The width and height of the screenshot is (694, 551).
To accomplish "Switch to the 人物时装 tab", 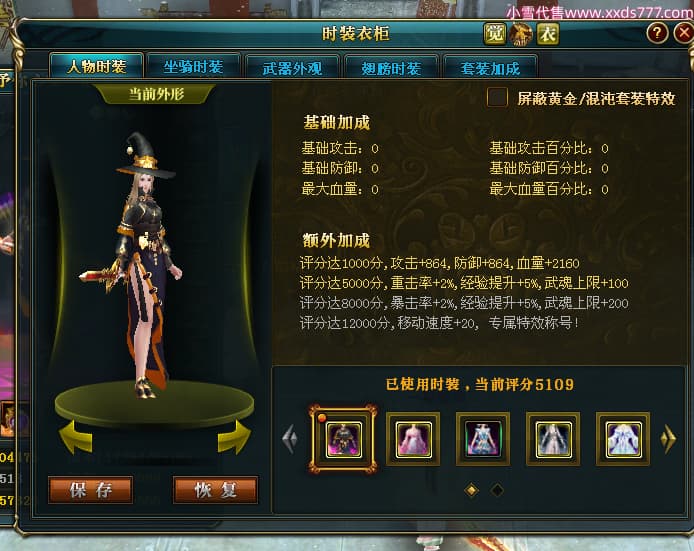I will pos(96,67).
